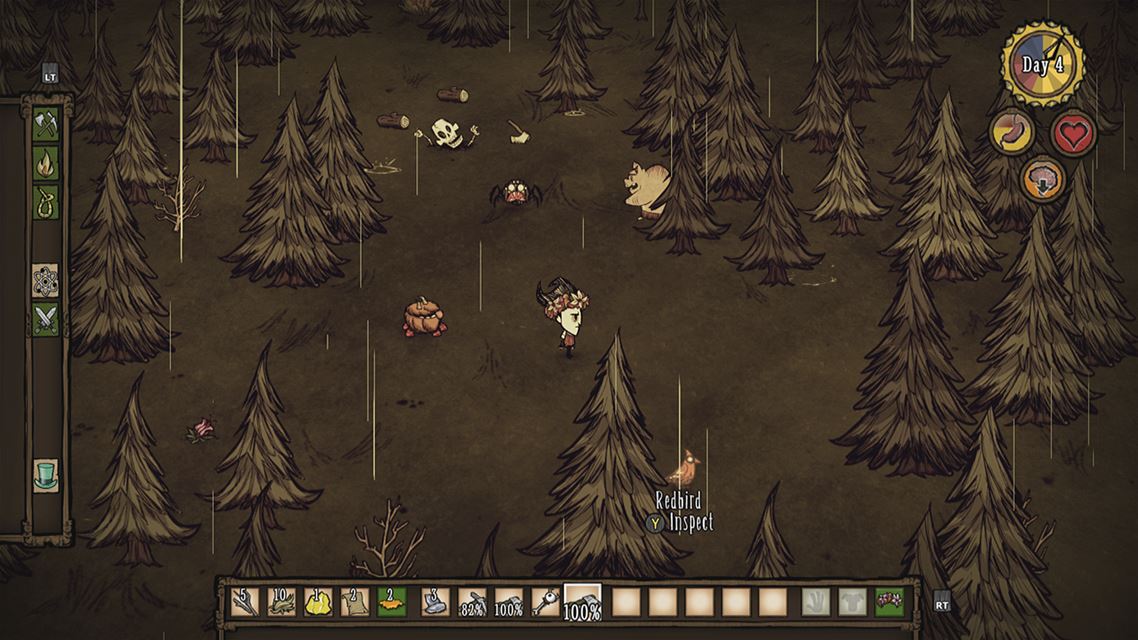
Task: Click the orange item on green background
Action: click(x=391, y=602)
